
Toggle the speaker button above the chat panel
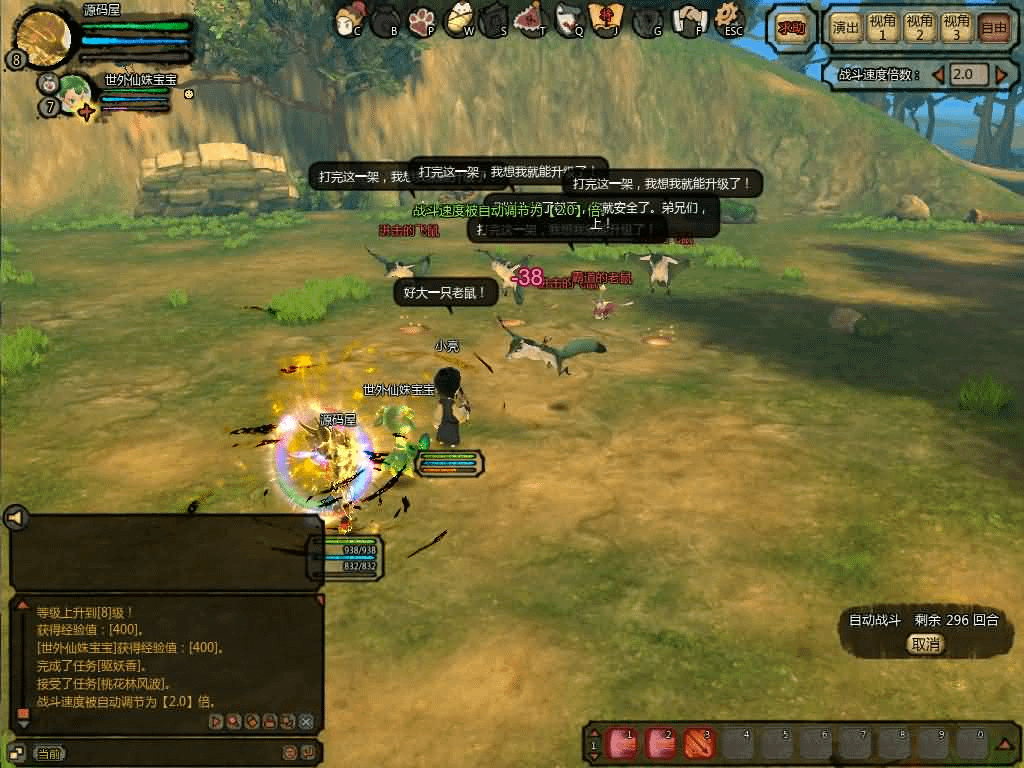(x=15, y=517)
